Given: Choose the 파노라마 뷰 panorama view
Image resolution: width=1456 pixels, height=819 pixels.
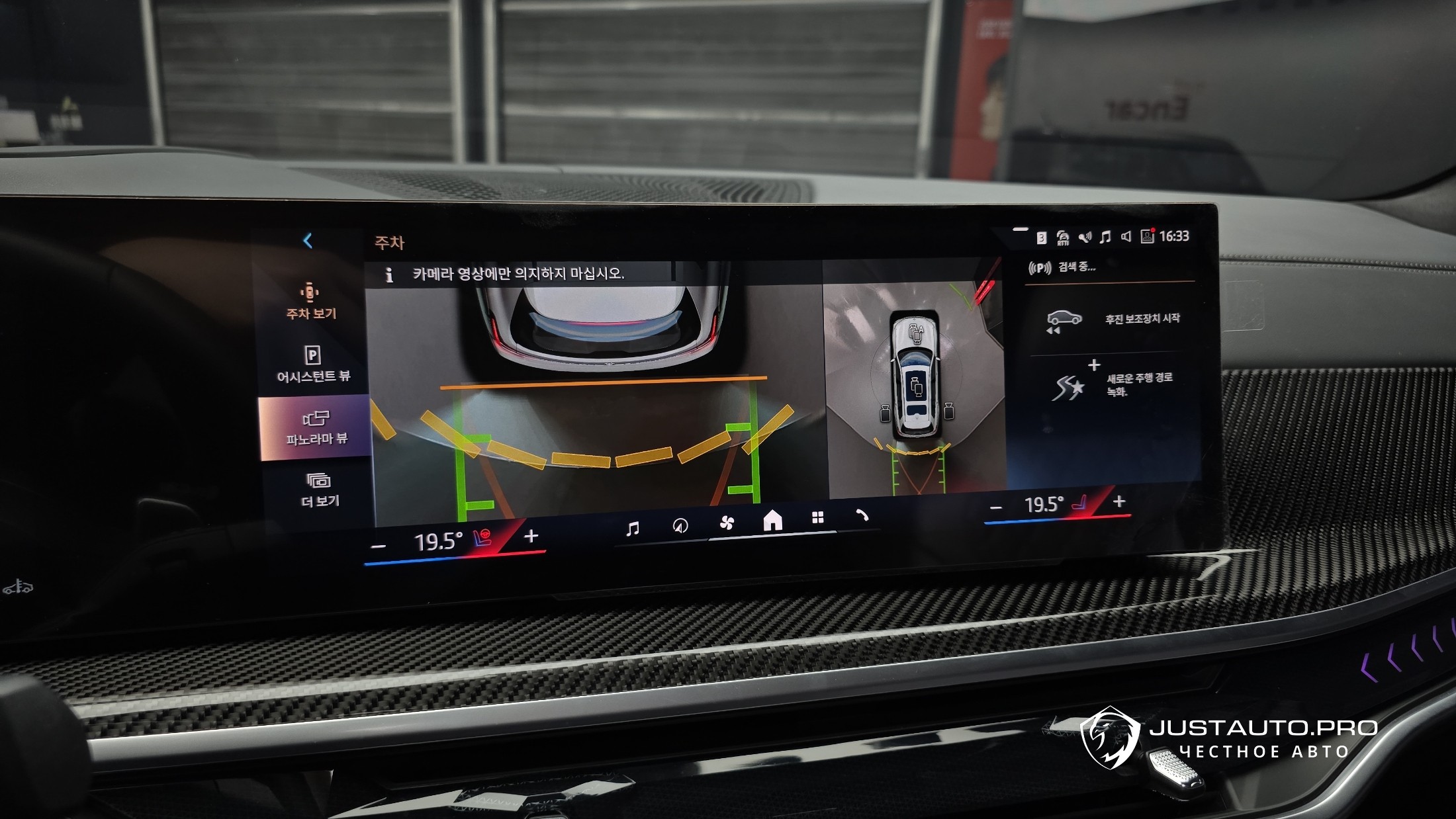Looking at the screenshot, I should pos(315,427).
